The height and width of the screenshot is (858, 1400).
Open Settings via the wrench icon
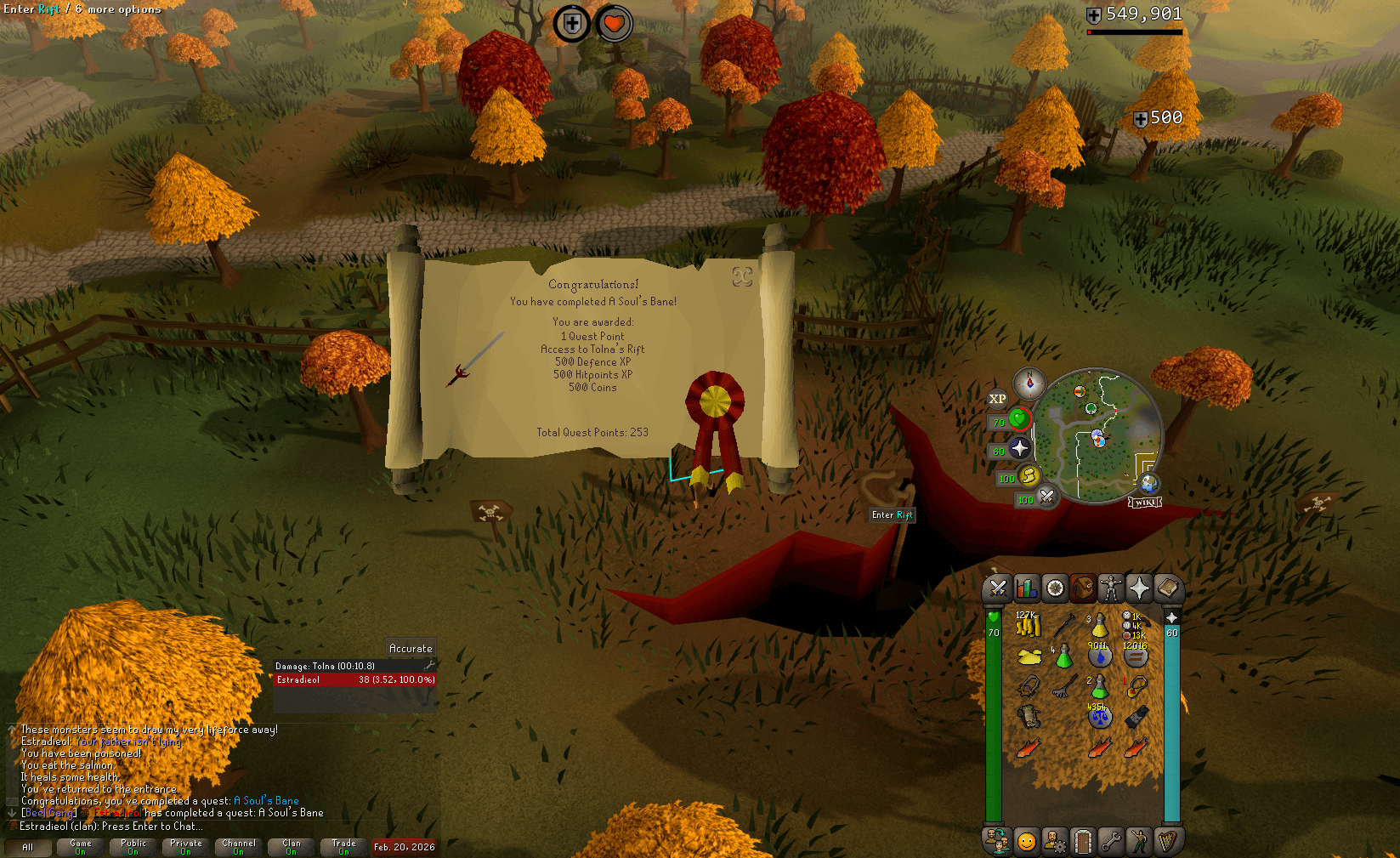1112,841
